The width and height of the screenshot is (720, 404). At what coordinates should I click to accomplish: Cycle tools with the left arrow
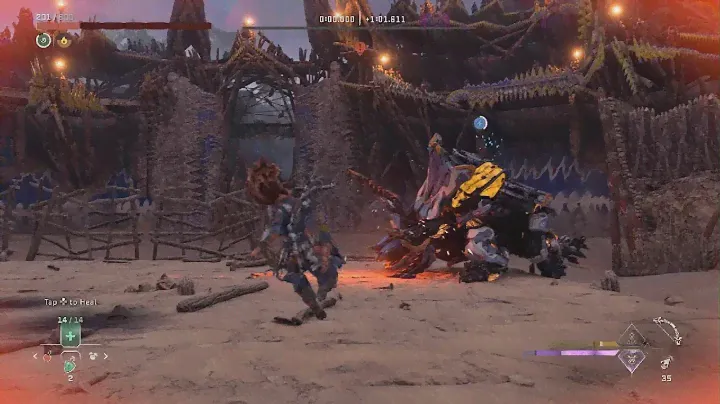[37, 355]
